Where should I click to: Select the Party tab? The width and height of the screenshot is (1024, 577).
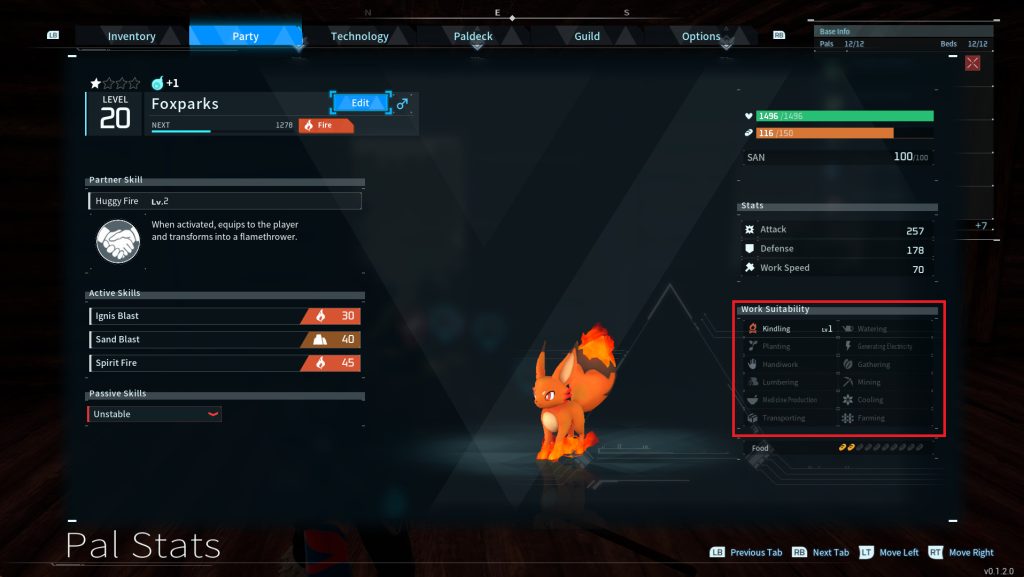click(x=245, y=36)
